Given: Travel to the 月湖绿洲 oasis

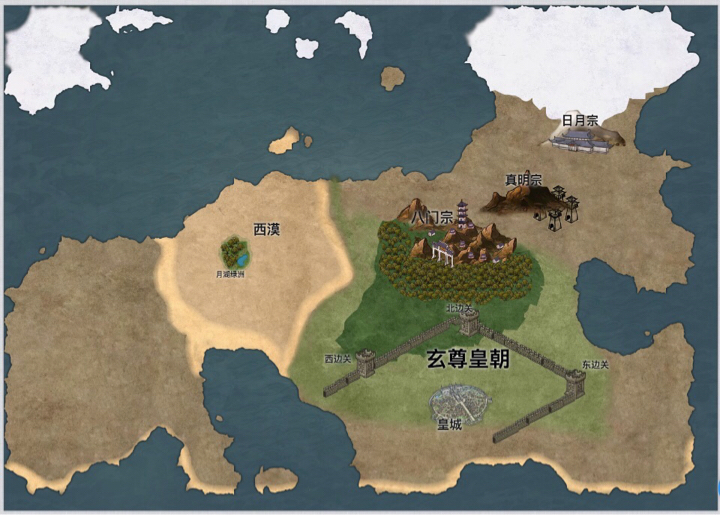Looking at the screenshot, I should click(236, 254).
